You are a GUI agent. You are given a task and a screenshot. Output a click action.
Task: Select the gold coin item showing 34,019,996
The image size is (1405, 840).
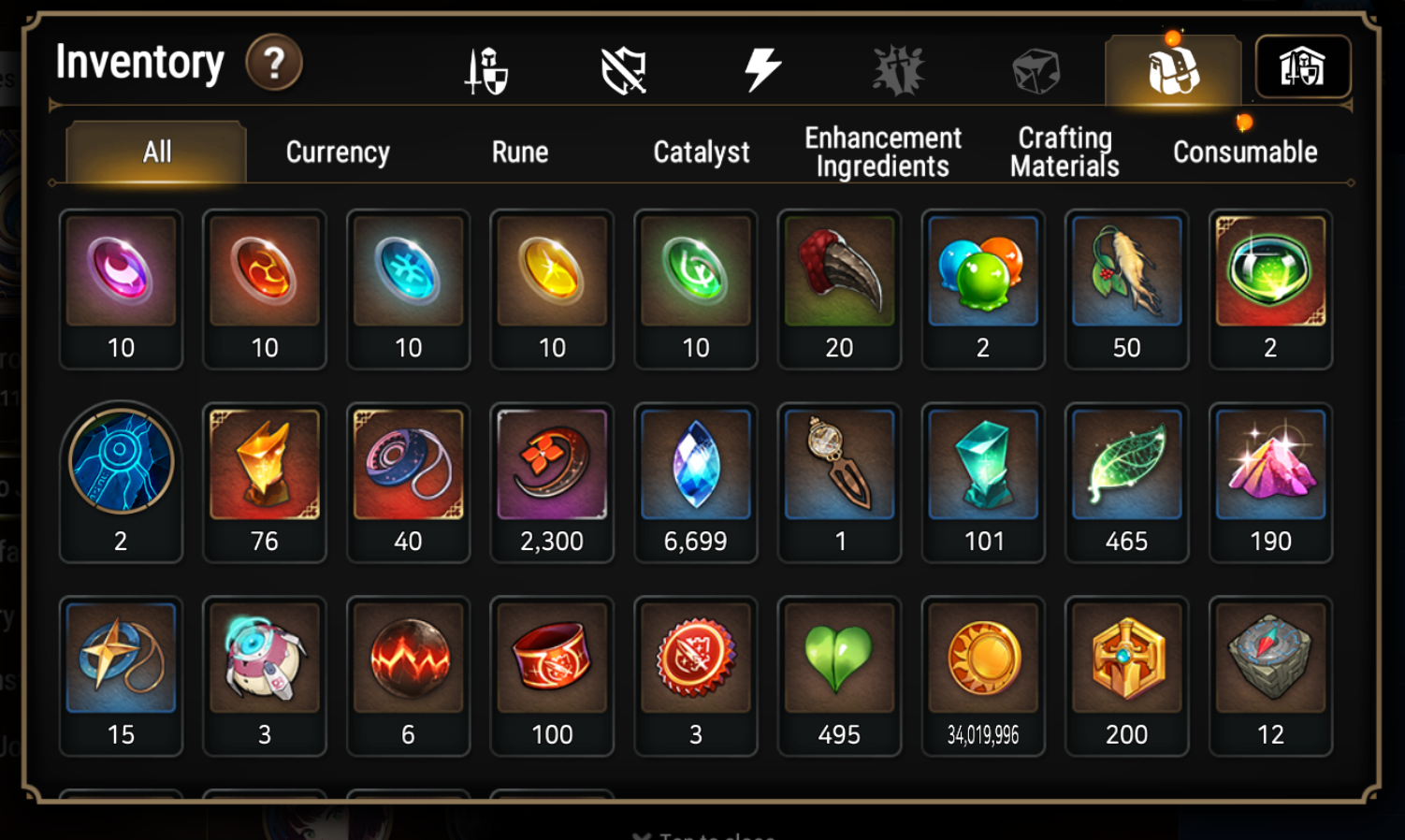pyautogui.click(x=982, y=664)
